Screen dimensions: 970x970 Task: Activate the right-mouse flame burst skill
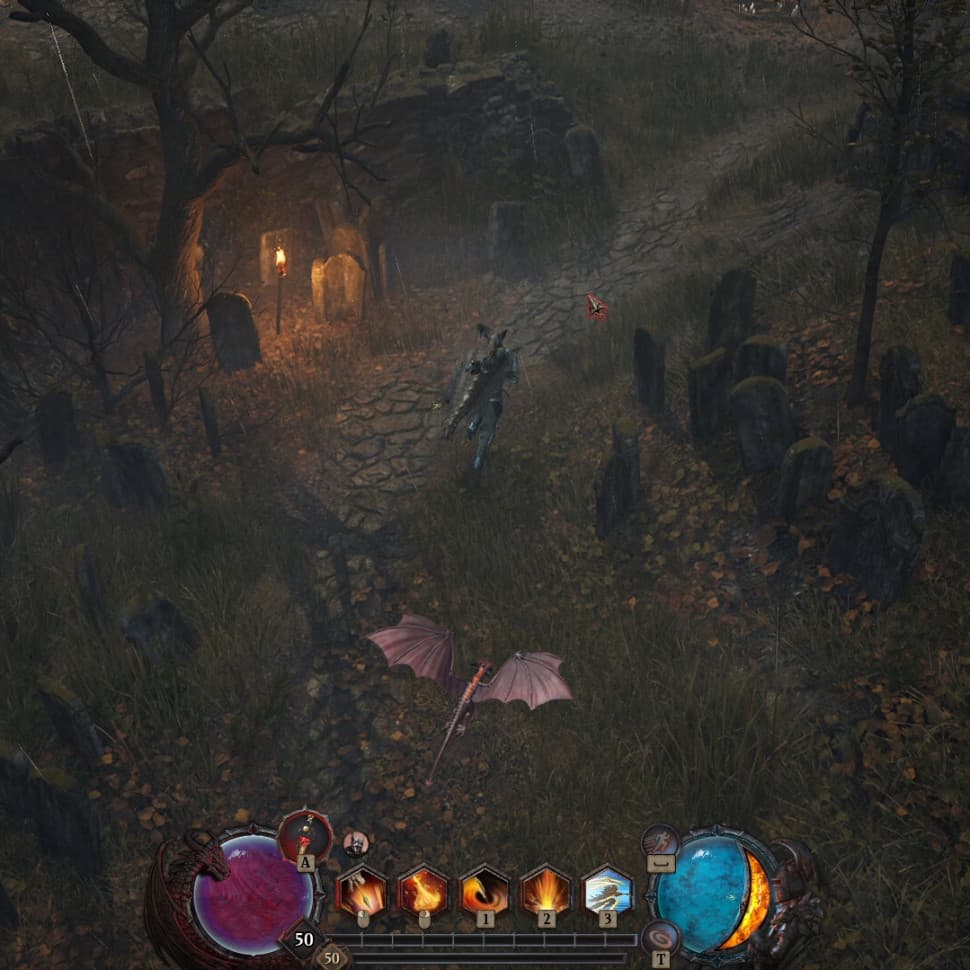423,889
